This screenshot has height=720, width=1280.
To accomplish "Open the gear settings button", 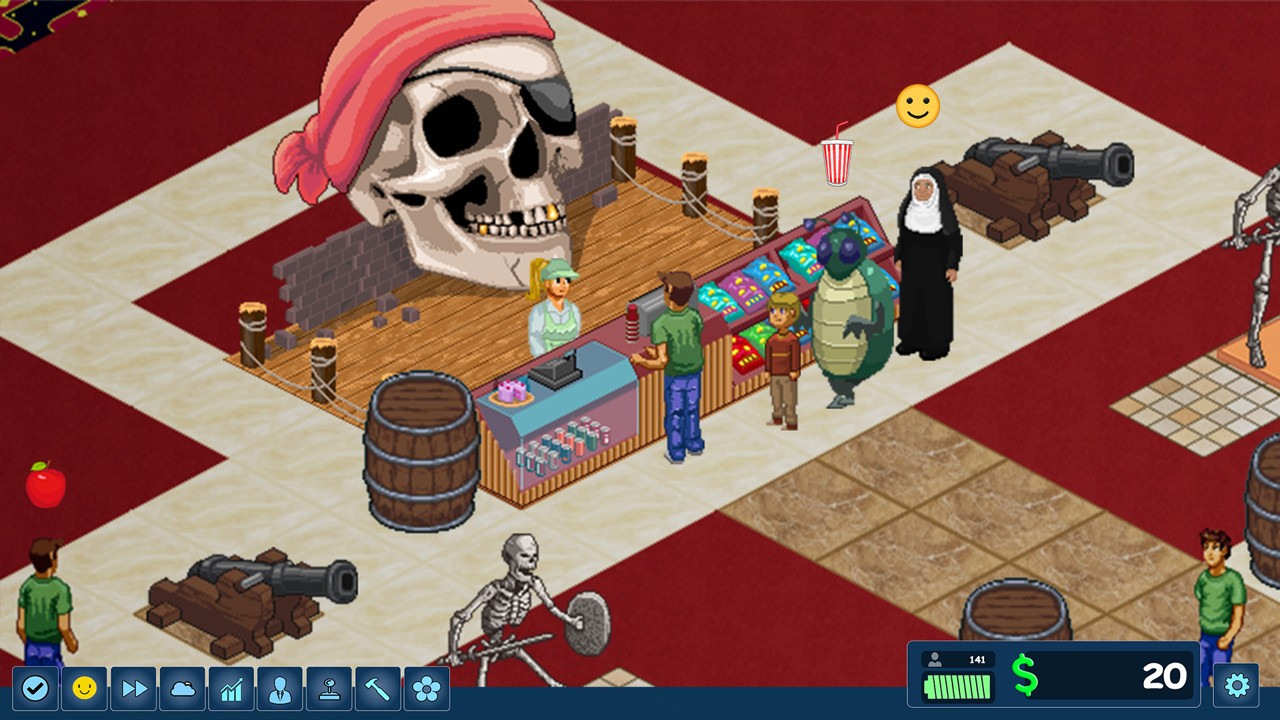I will [x=1236, y=685].
